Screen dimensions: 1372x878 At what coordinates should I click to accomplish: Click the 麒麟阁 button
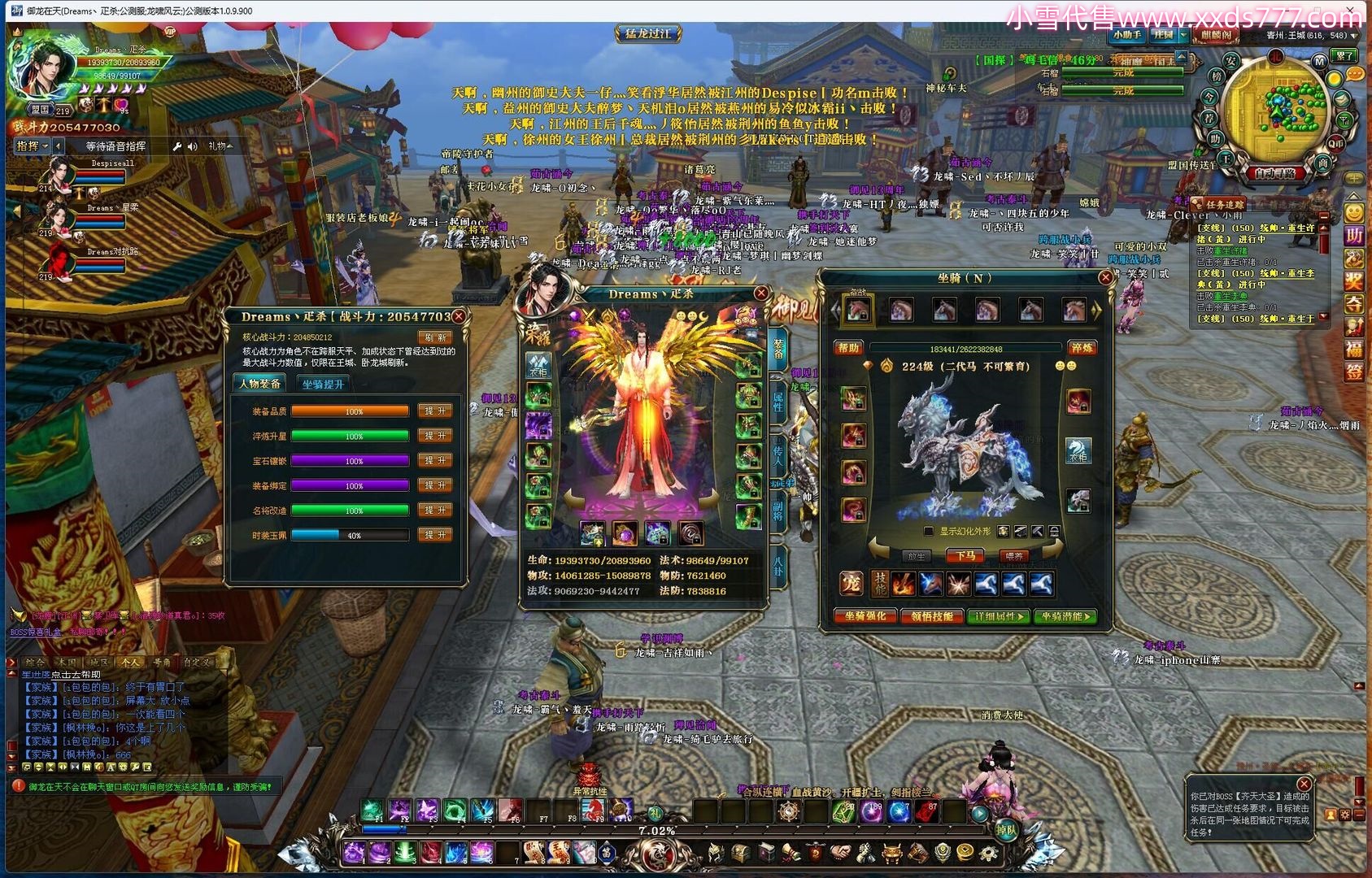(1215, 35)
